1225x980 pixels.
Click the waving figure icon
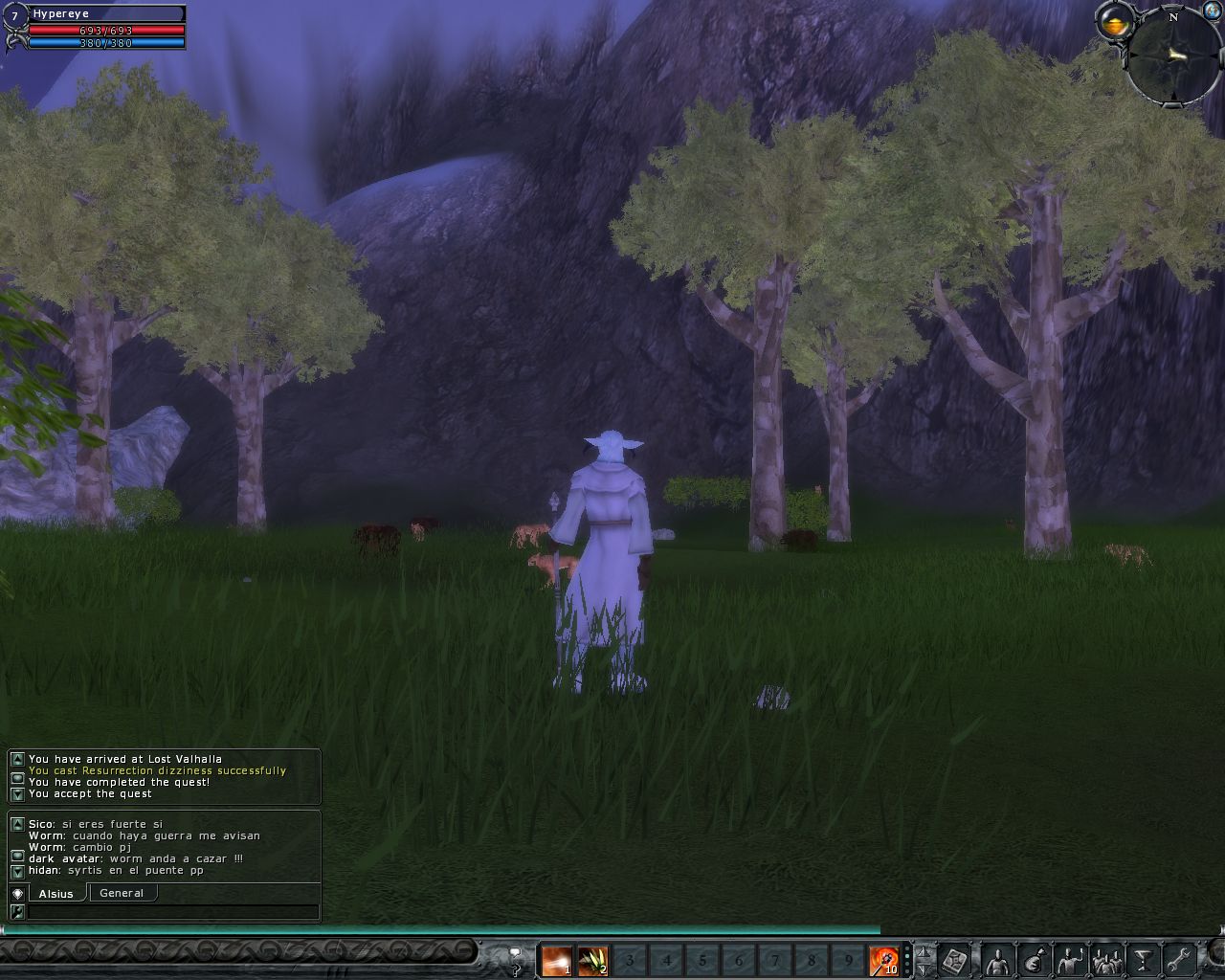[1070, 960]
